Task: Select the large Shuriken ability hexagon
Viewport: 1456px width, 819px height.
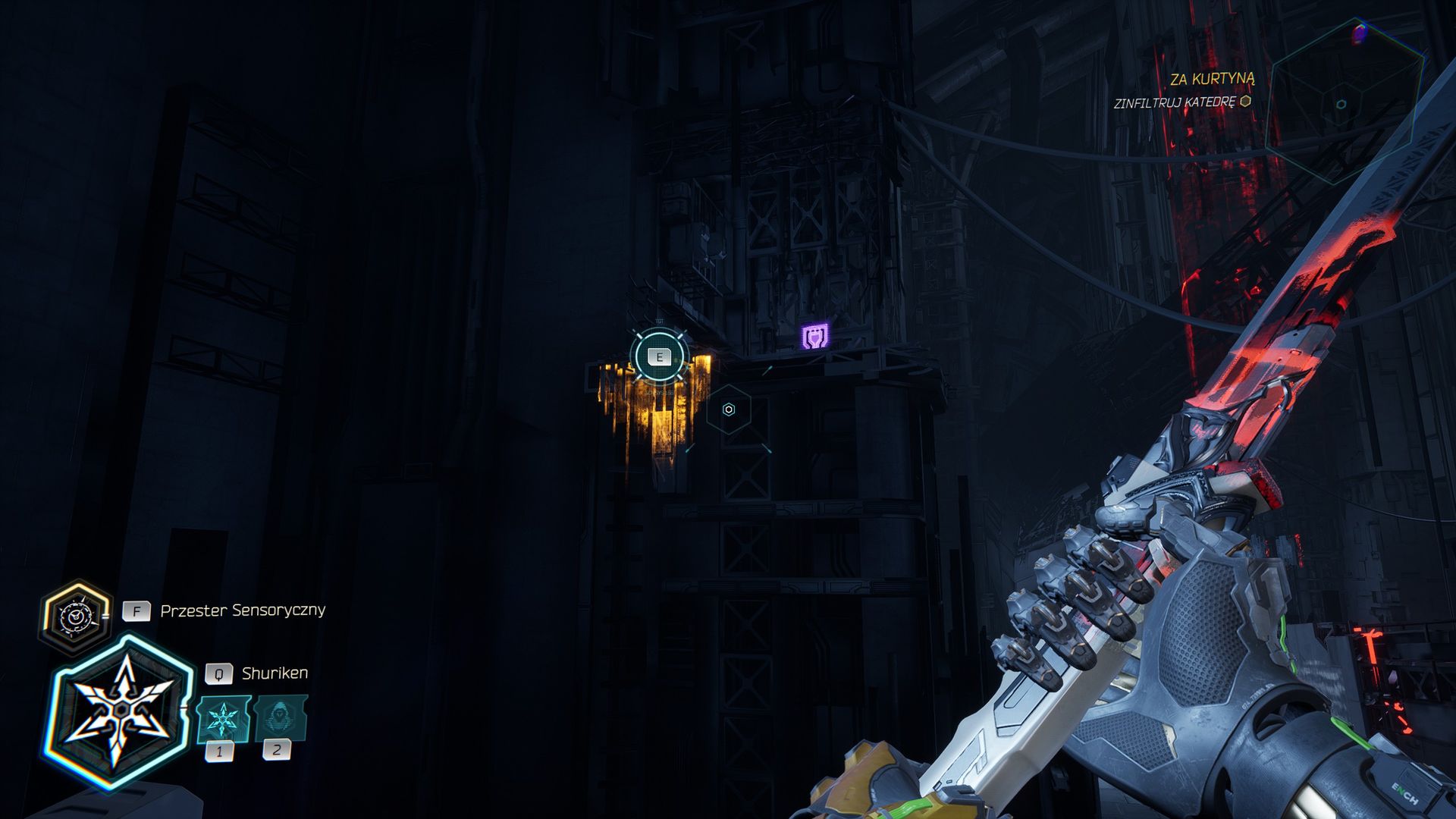Action: [121, 712]
